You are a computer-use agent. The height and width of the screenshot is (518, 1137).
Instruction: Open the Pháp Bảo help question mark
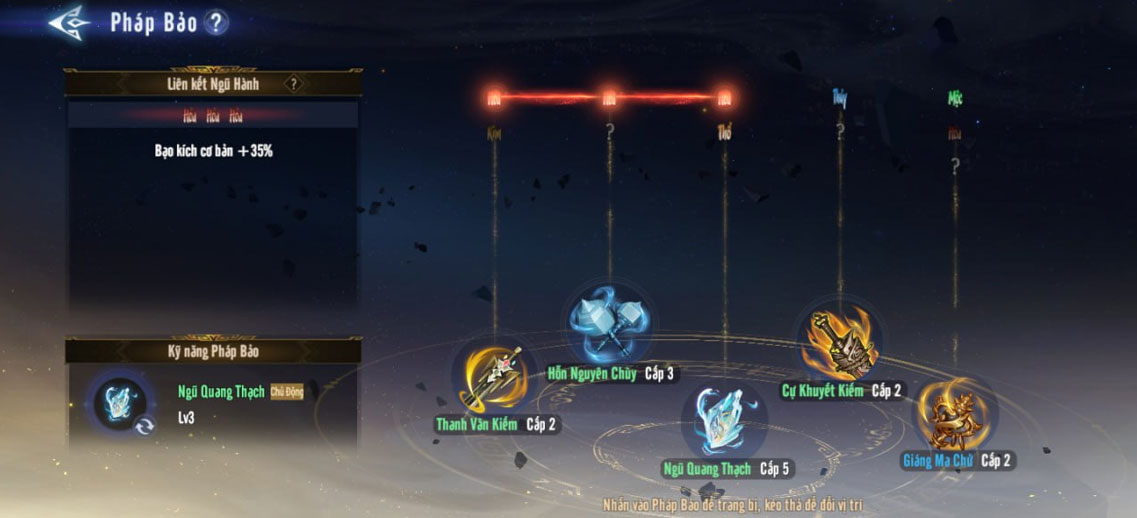coord(217,23)
